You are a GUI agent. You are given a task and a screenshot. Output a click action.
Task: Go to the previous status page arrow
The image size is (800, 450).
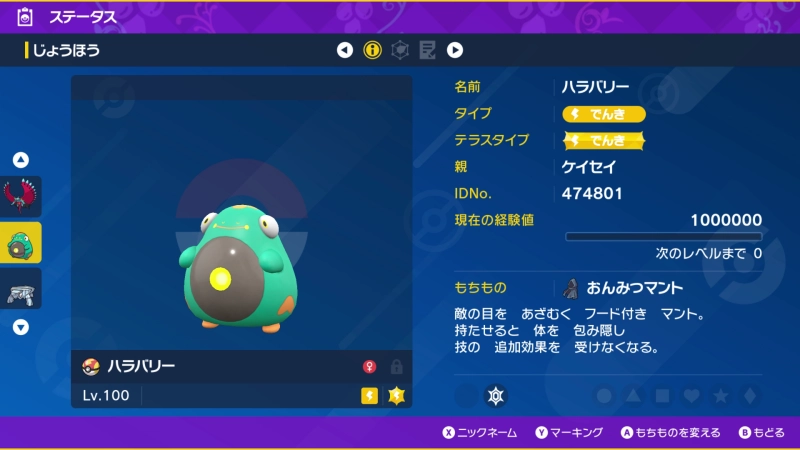coord(345,50)
